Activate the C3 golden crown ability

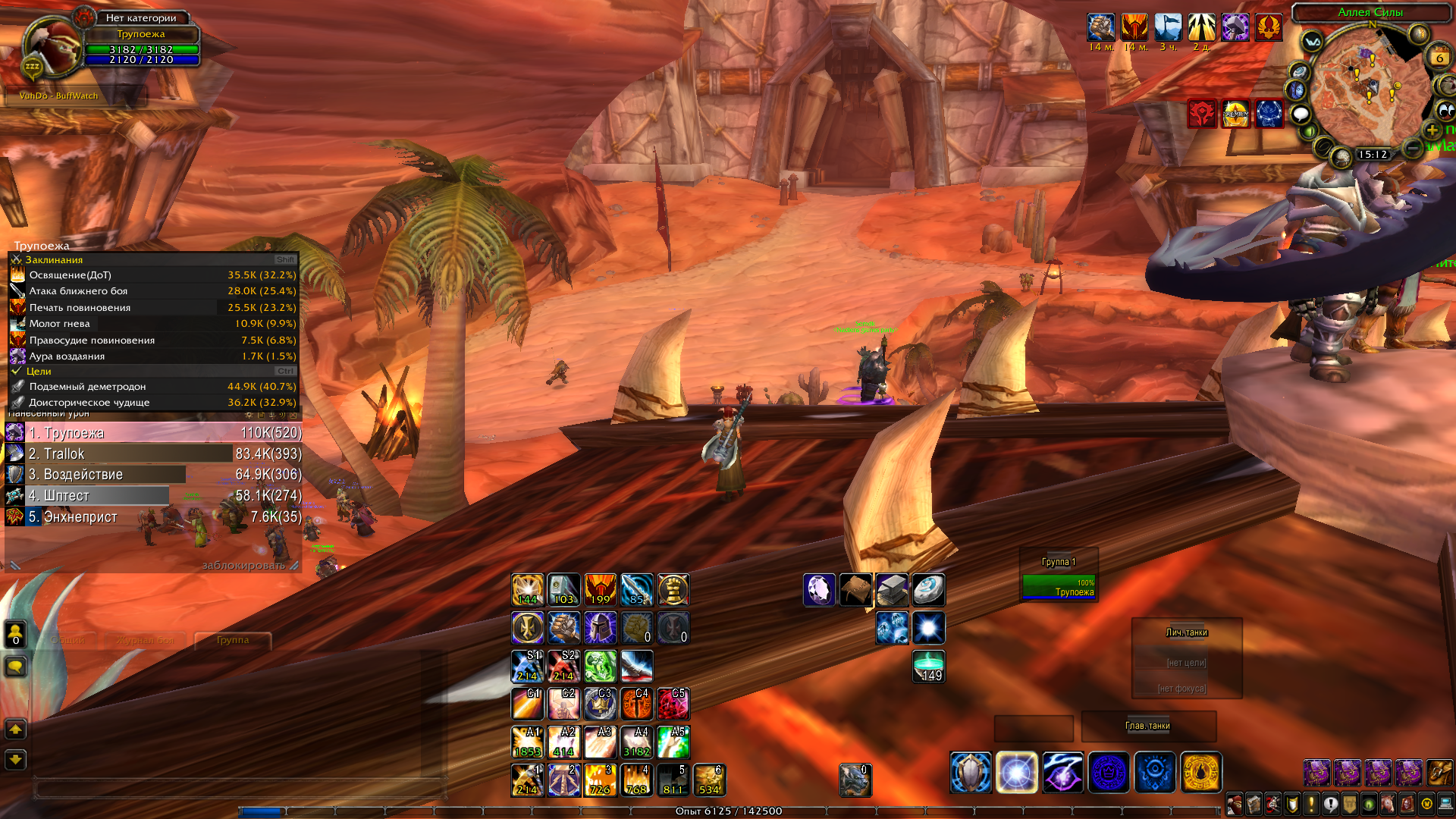601,704
